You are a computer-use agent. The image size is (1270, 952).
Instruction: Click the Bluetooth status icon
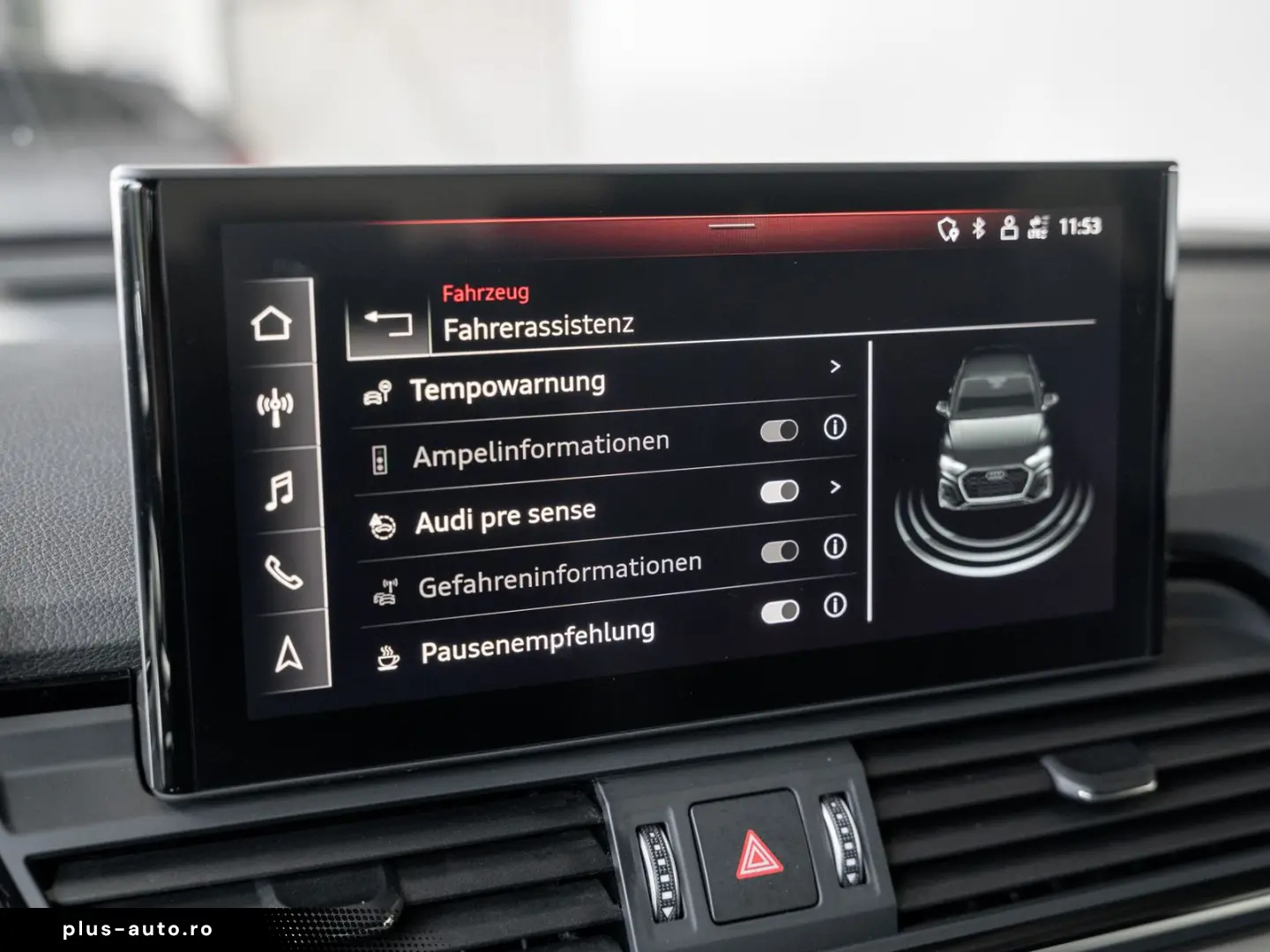(x=979, y=228)
